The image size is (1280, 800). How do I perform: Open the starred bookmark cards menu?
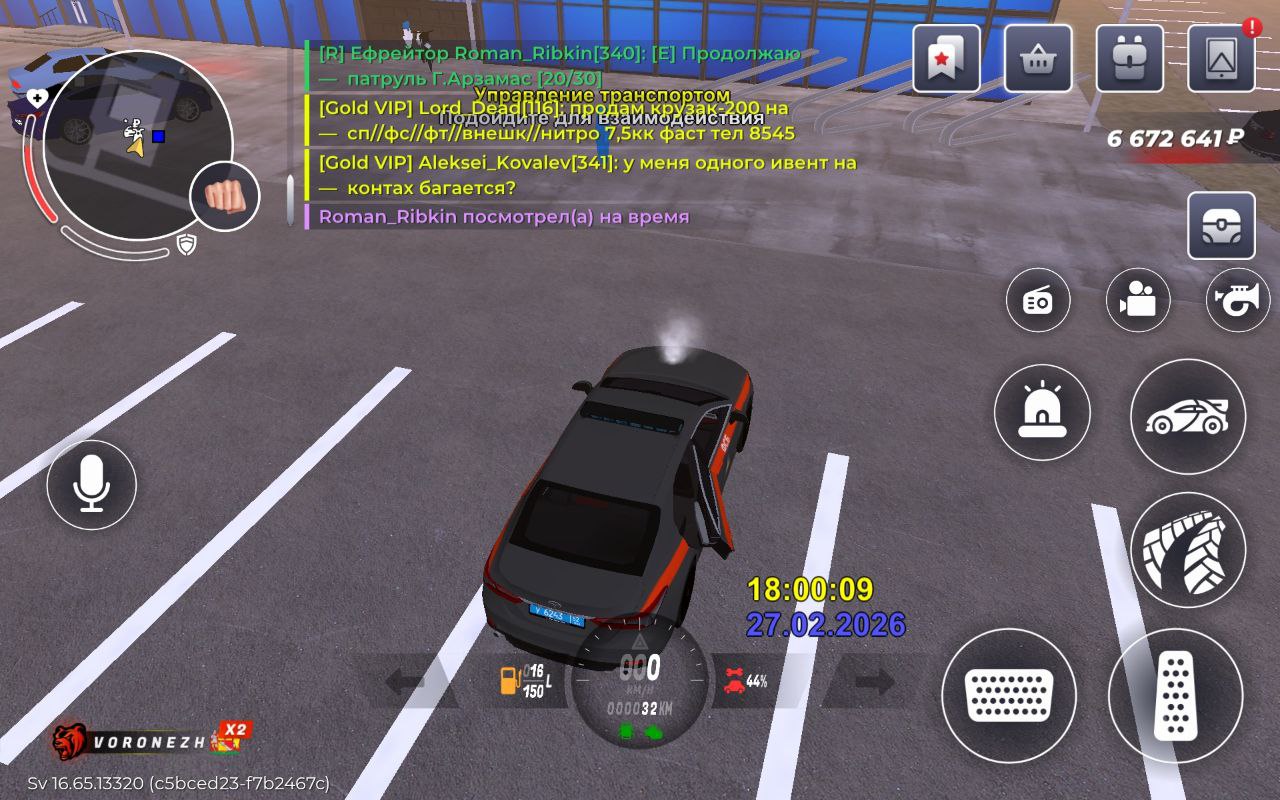pyautogui.click(x=946, y=59)
